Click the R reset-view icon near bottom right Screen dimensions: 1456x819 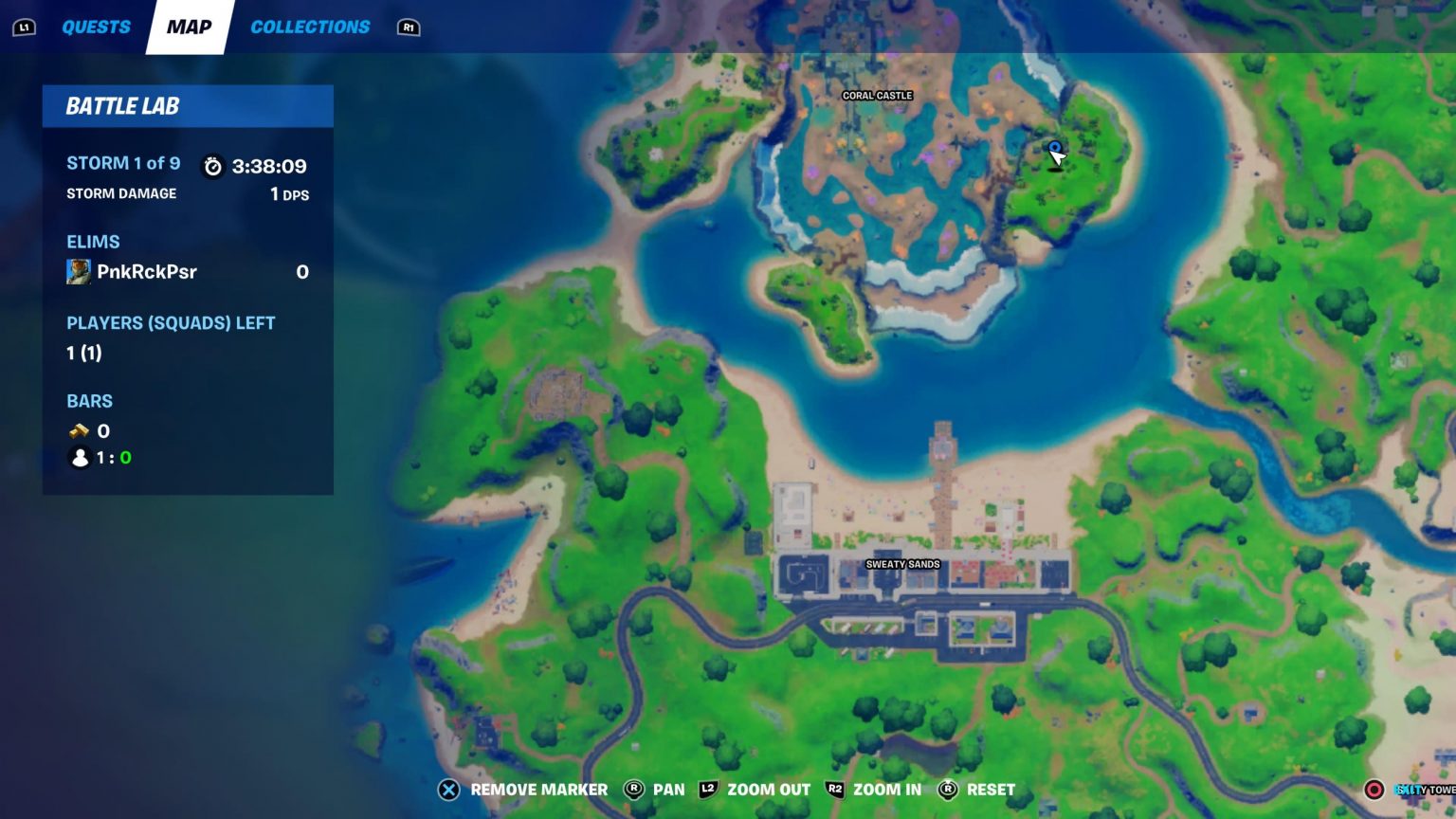pyautogui.click(x=946, y=789)
